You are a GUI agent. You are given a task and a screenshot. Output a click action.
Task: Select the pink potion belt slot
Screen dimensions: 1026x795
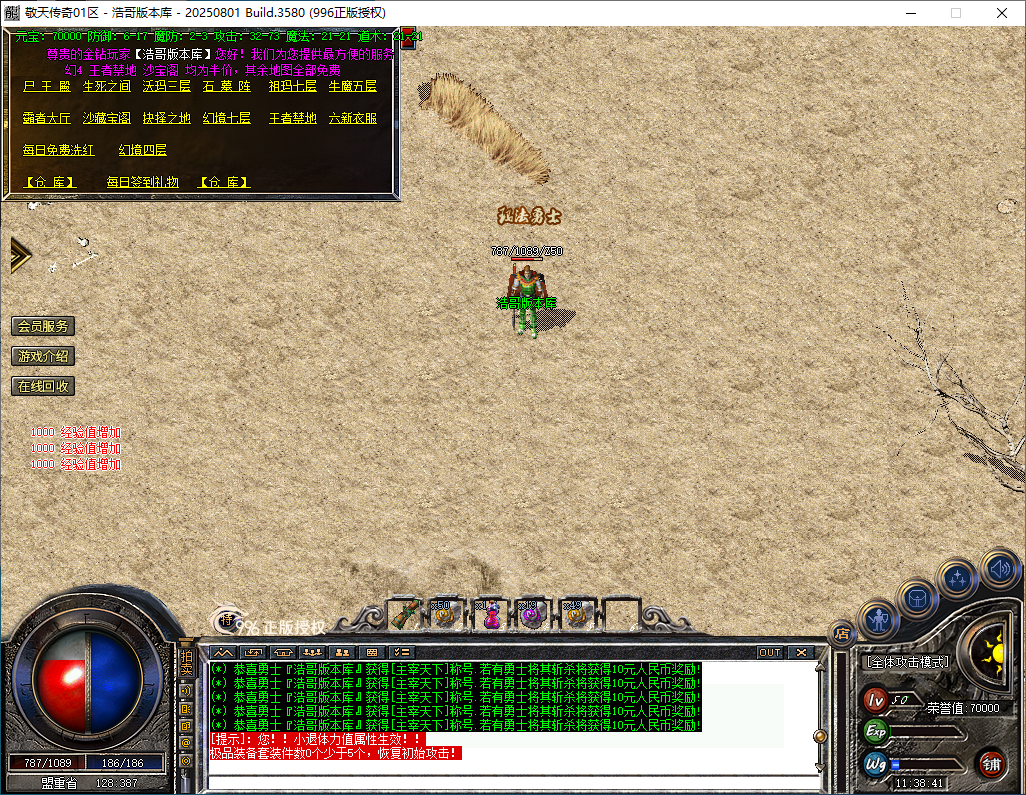point(491,614)
